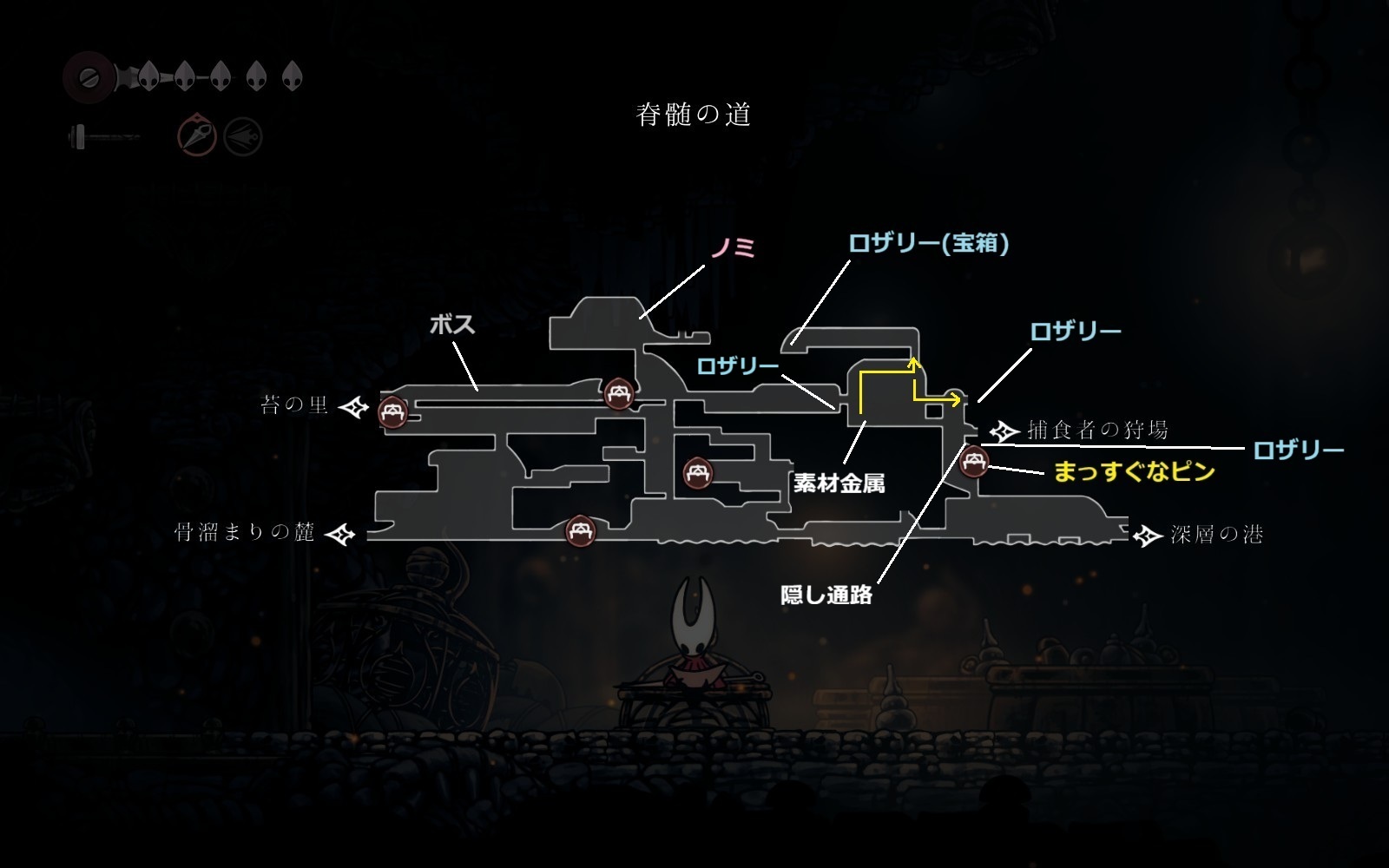Select the bench marker beside the 苔の里 exit
1389x868 pixels.
point(392,411)
